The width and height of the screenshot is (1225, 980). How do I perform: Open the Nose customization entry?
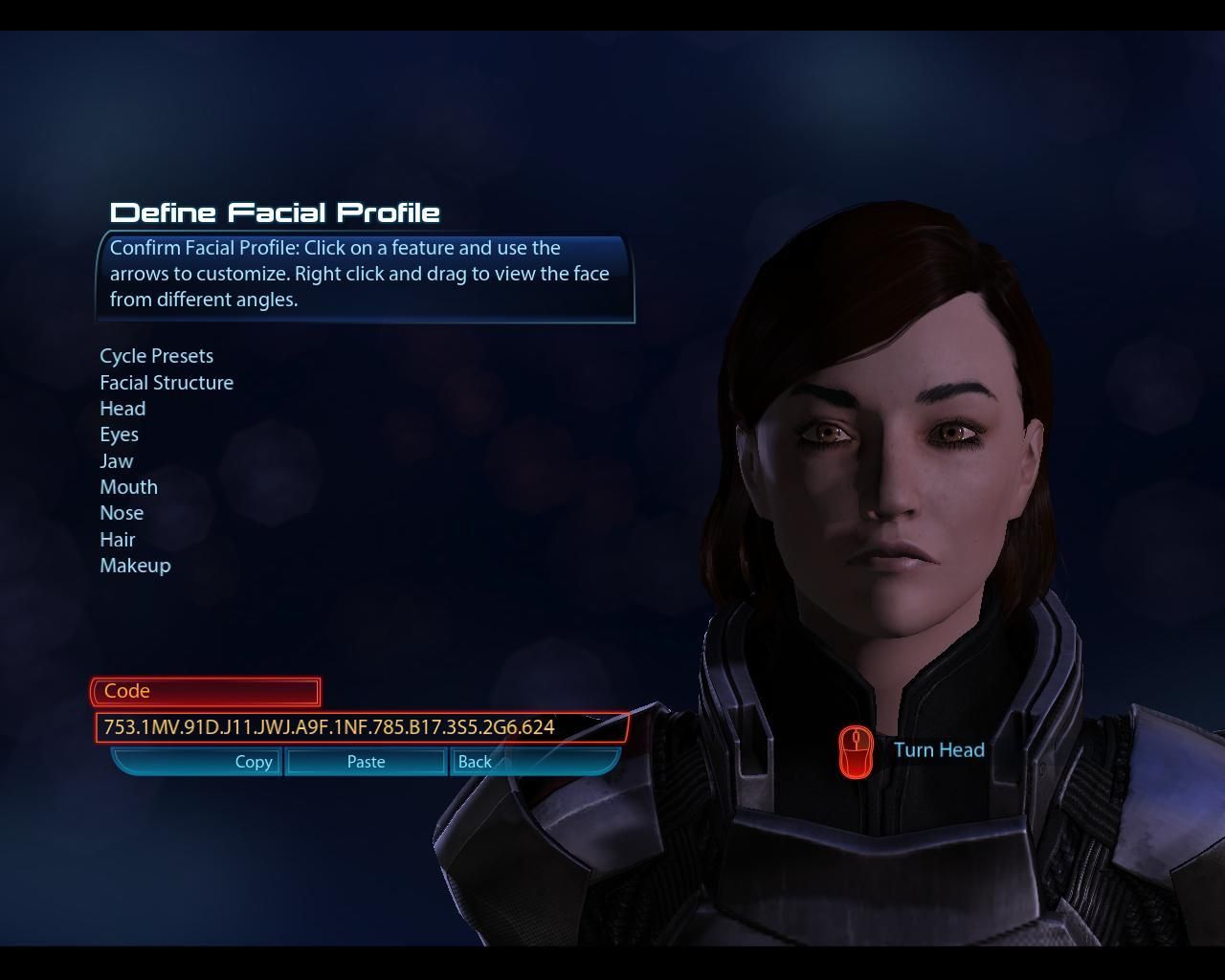pyautogui.click(x=122, y=513)
